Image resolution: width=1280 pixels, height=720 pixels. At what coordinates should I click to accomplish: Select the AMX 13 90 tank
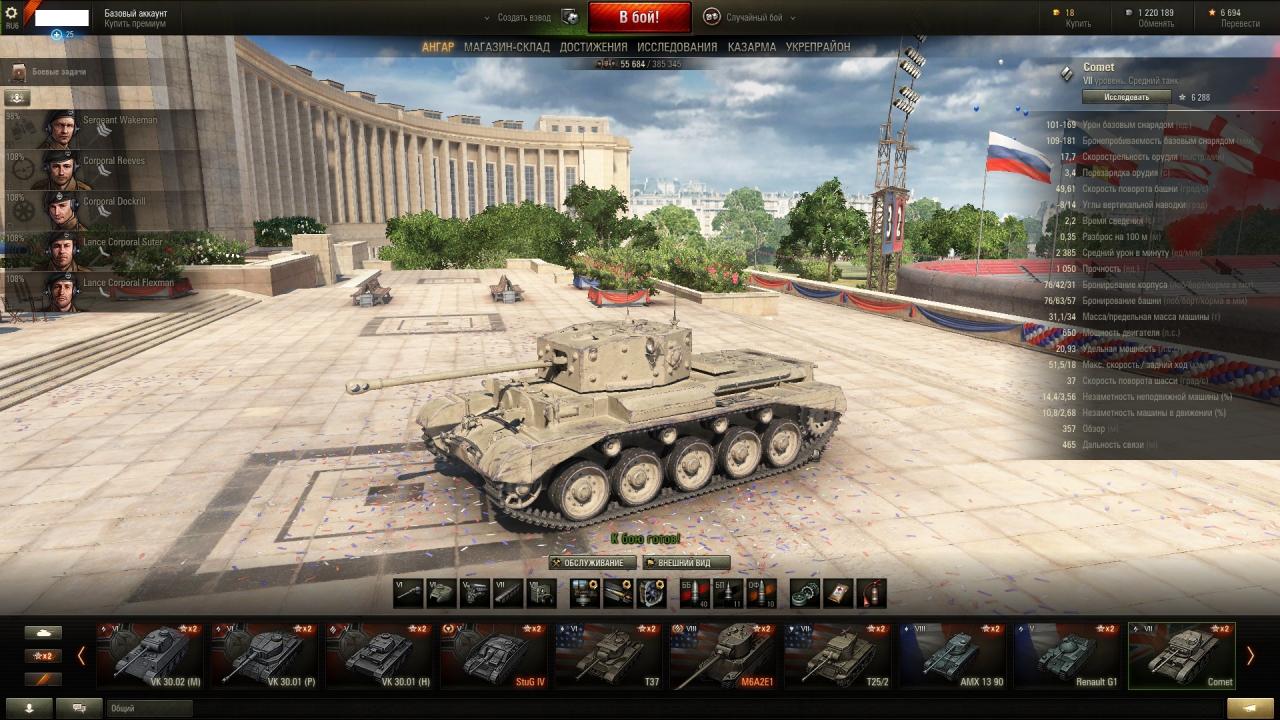[x=952, y=656]
